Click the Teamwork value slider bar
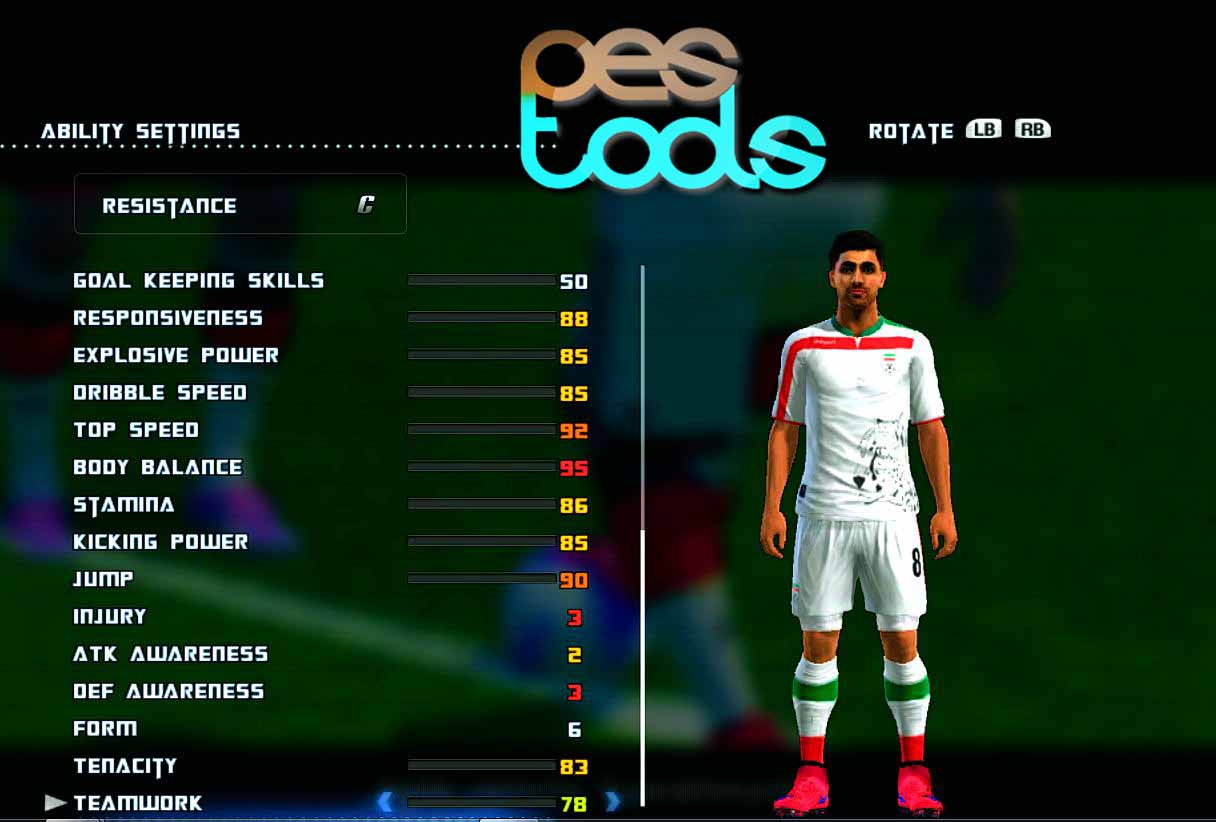The height and width of the screenshot is (822, 1216). 481,802
